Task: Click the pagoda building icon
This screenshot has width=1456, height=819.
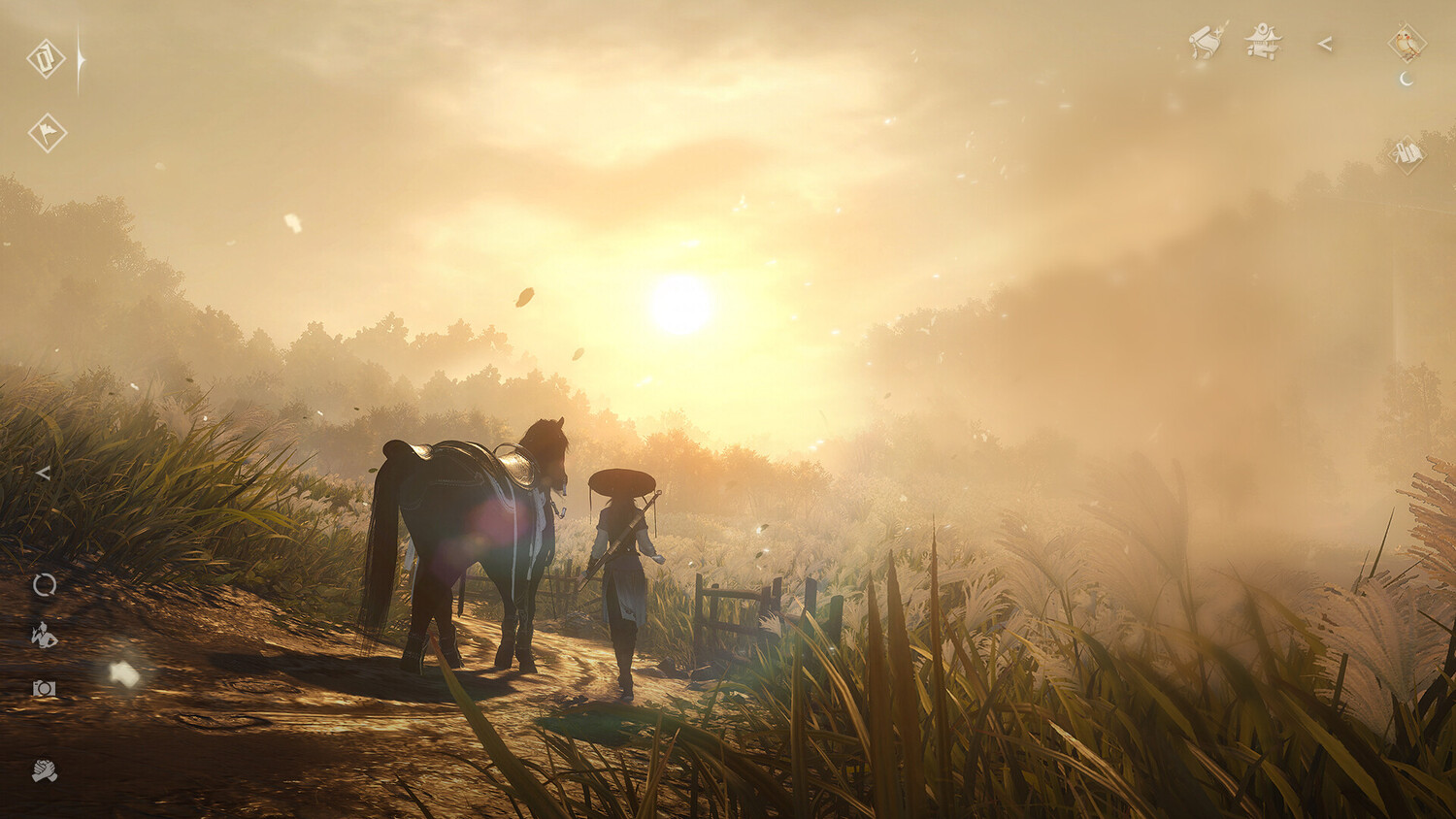Action: 1263,42
